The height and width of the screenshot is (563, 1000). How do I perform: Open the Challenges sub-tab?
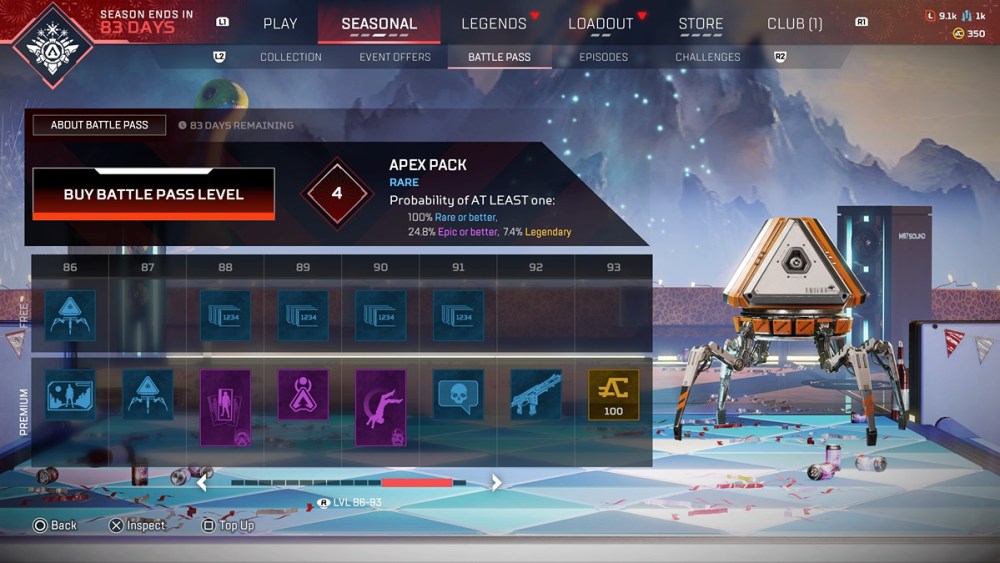(x=708, y=57)
